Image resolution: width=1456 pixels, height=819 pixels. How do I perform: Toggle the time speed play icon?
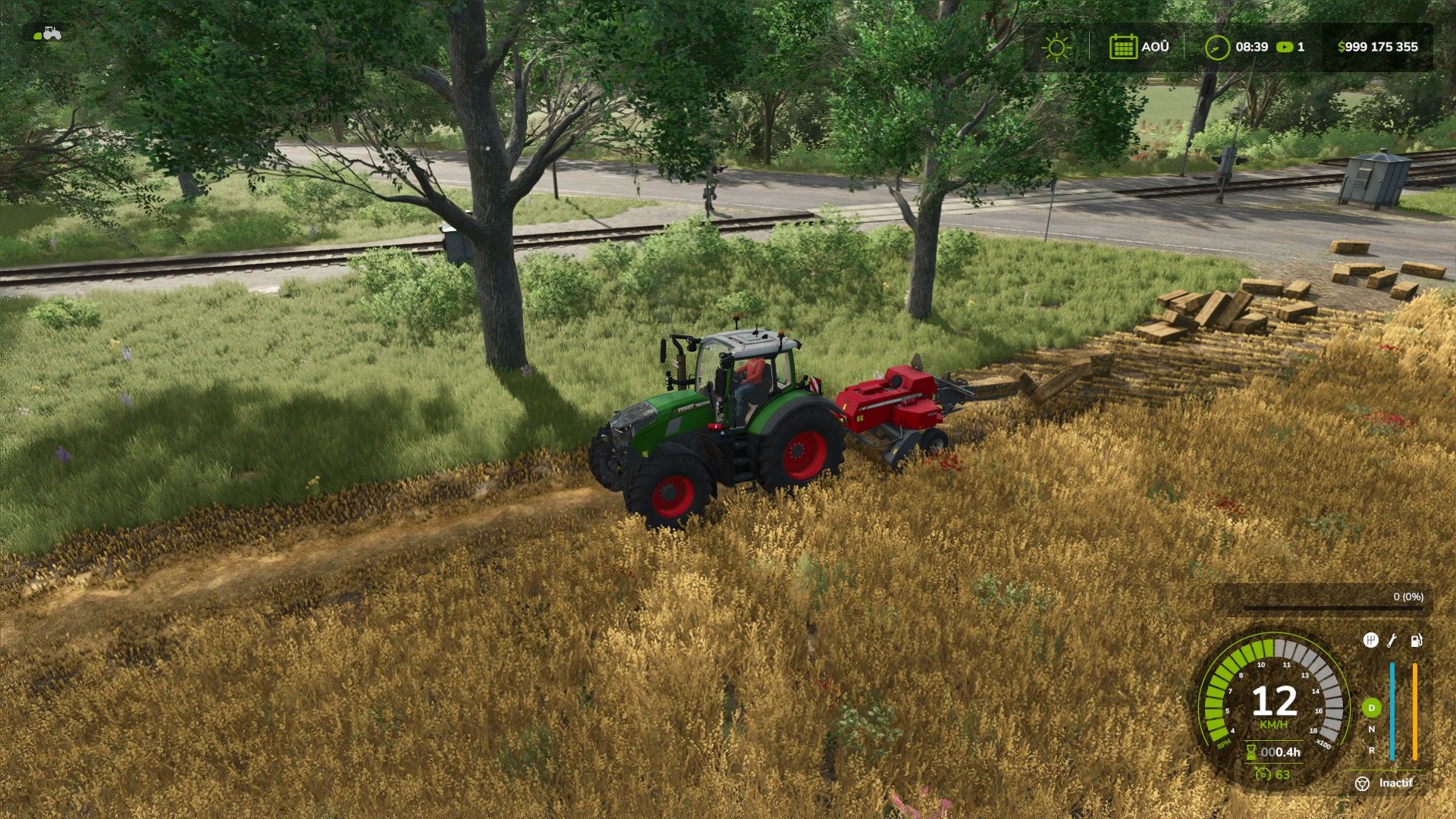1284,47
